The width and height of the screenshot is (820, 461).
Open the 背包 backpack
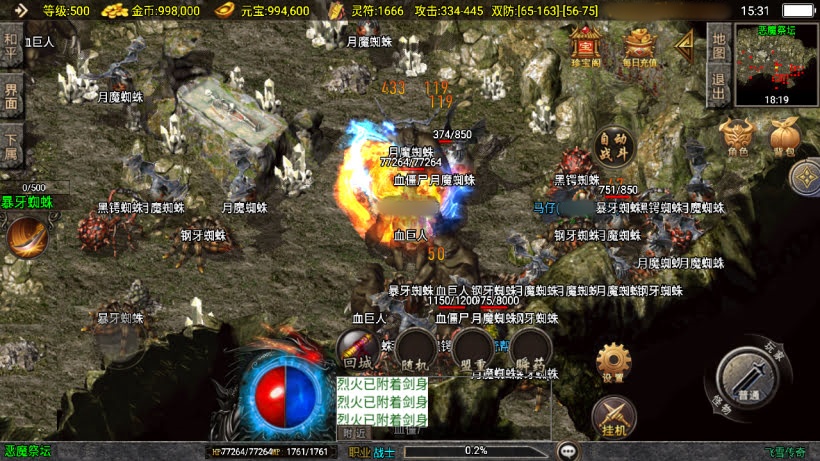[783, 138]
